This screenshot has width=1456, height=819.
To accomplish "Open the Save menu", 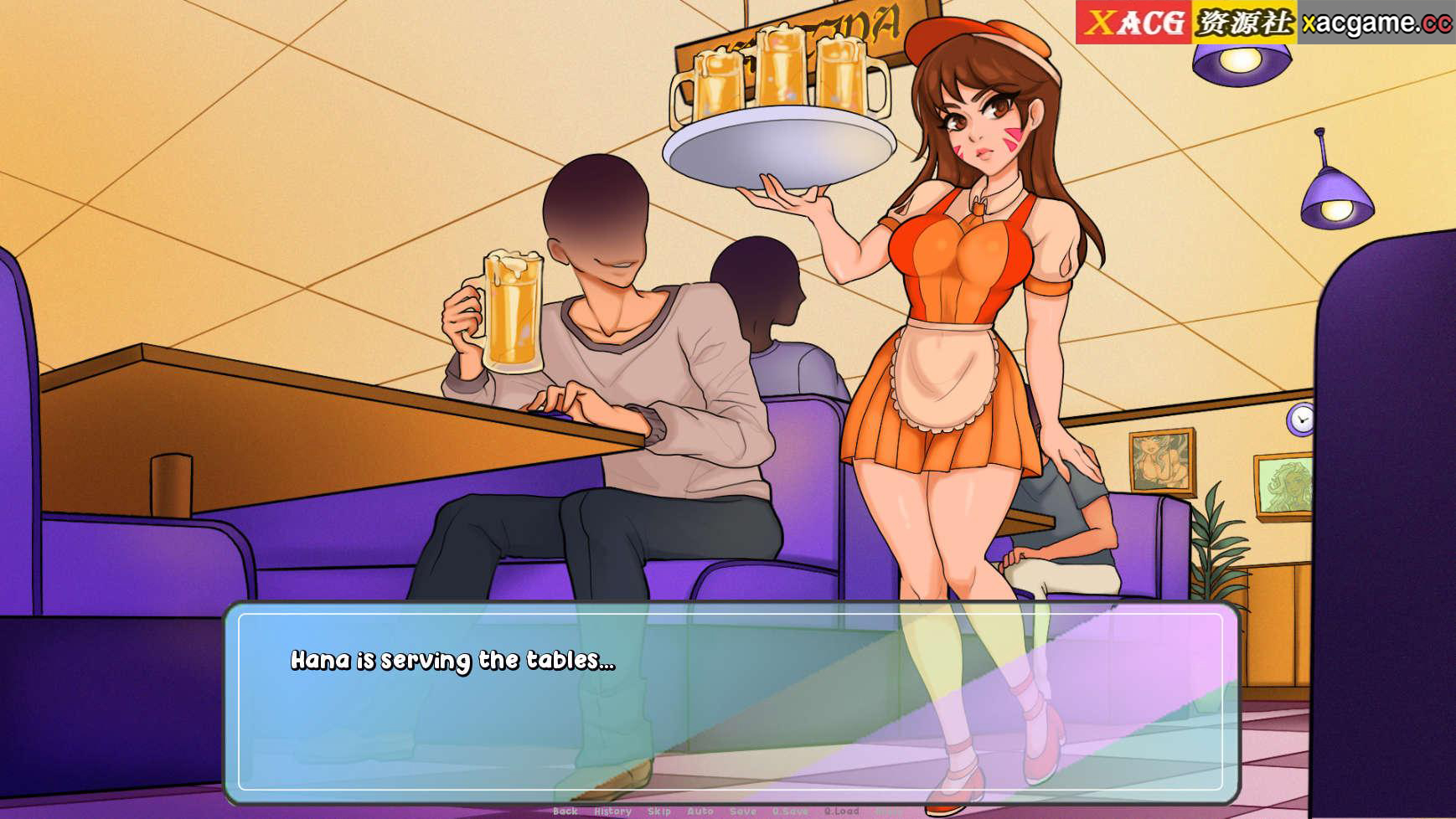I will pyautogui.click(x=743, y=811).
